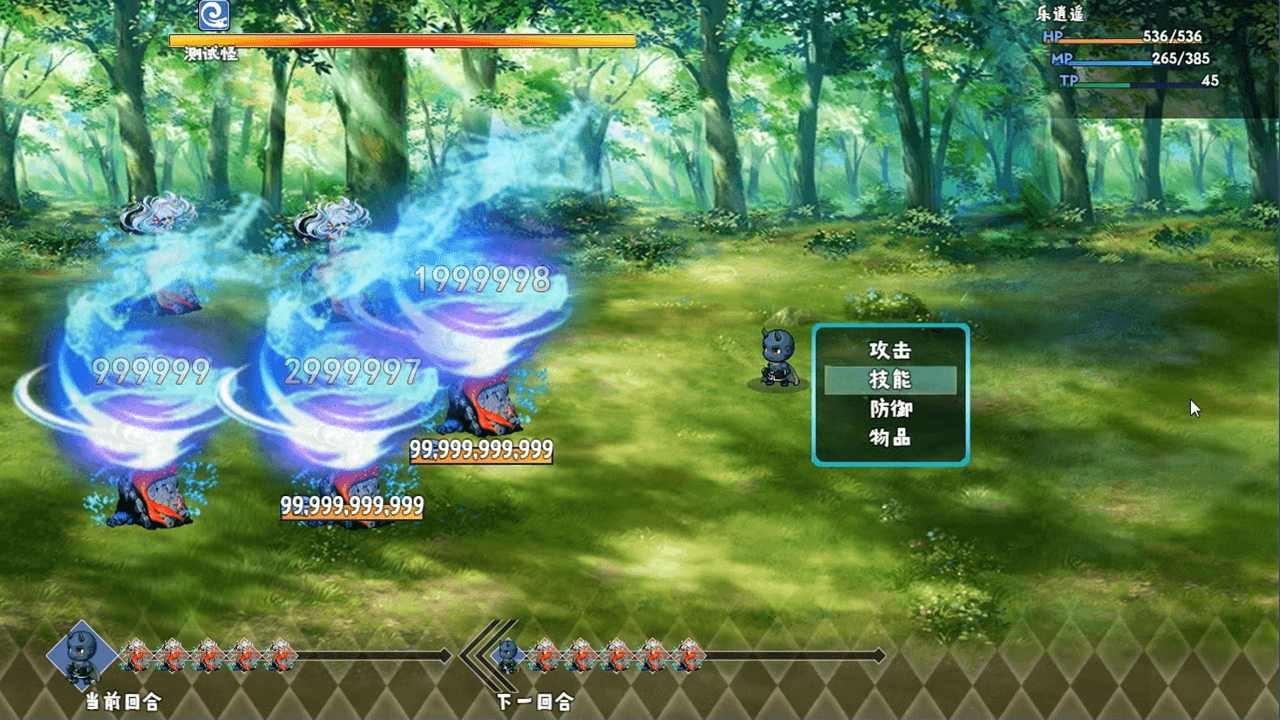Viewport: 1280px width, 720px height.
Task: Click the double-chevron arrows before the next turn queue
Action: pyautogui.click(x=473, y=655)
